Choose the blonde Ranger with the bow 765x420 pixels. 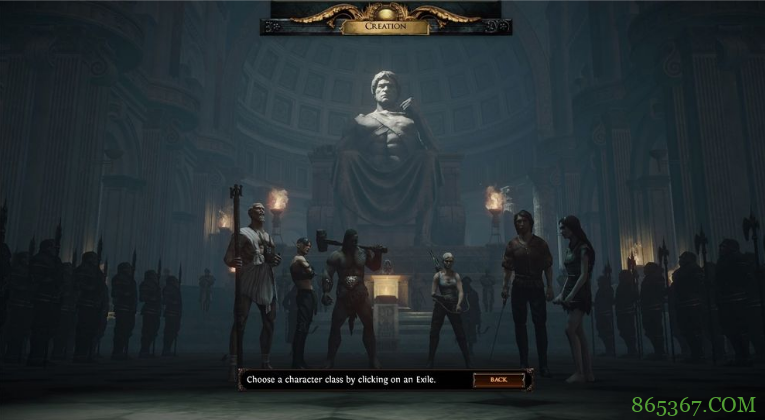[x=446, y=300]
